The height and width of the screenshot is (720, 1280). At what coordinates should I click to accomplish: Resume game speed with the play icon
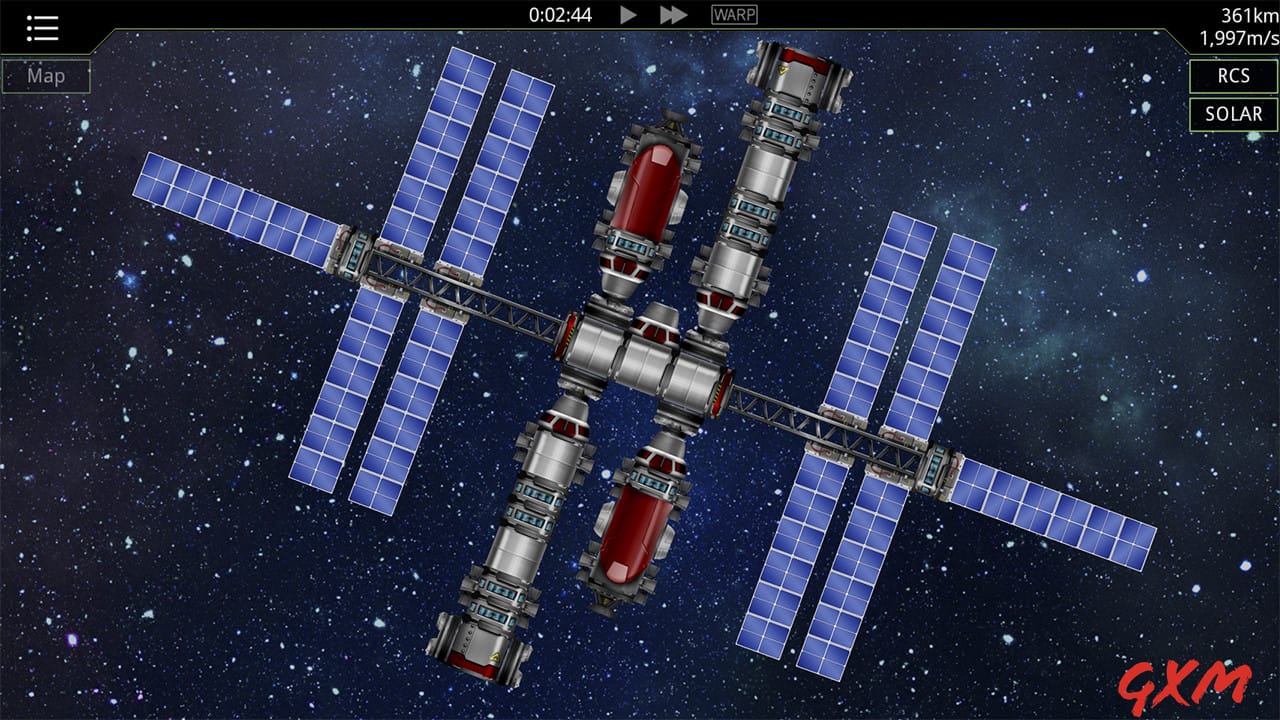(x=628, y=15)
